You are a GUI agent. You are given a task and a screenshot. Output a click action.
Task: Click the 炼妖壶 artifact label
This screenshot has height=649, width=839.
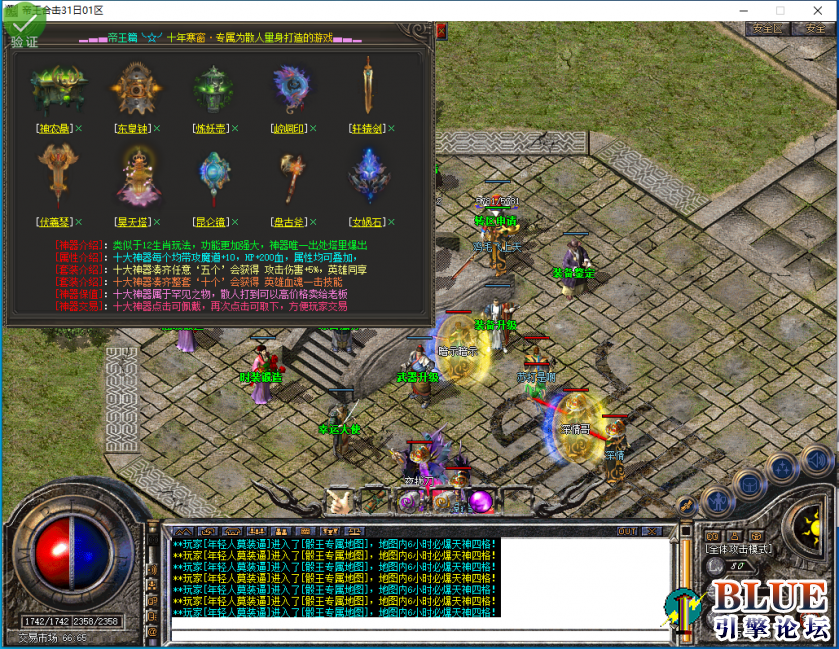pos(213,129)
